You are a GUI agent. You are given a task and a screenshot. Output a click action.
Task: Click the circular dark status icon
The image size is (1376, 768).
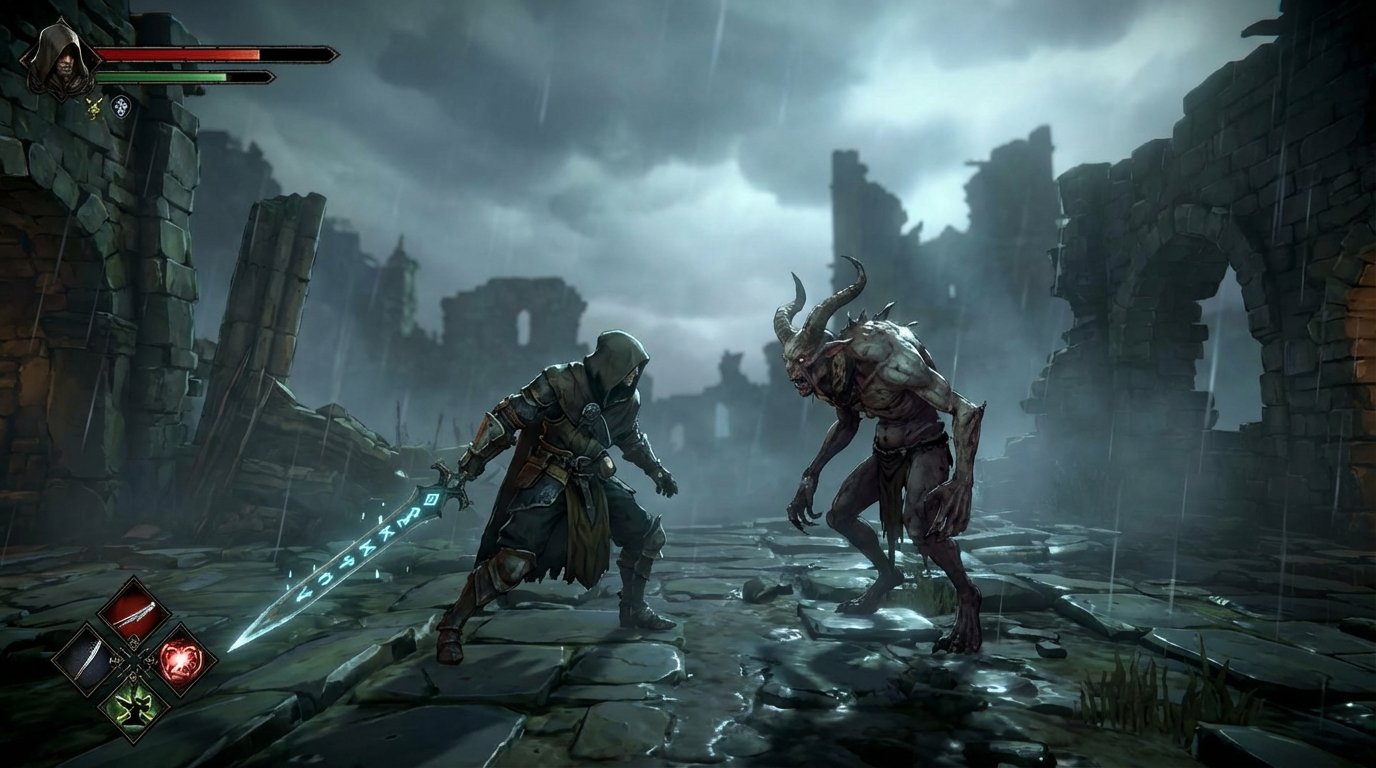click(121, 108)
